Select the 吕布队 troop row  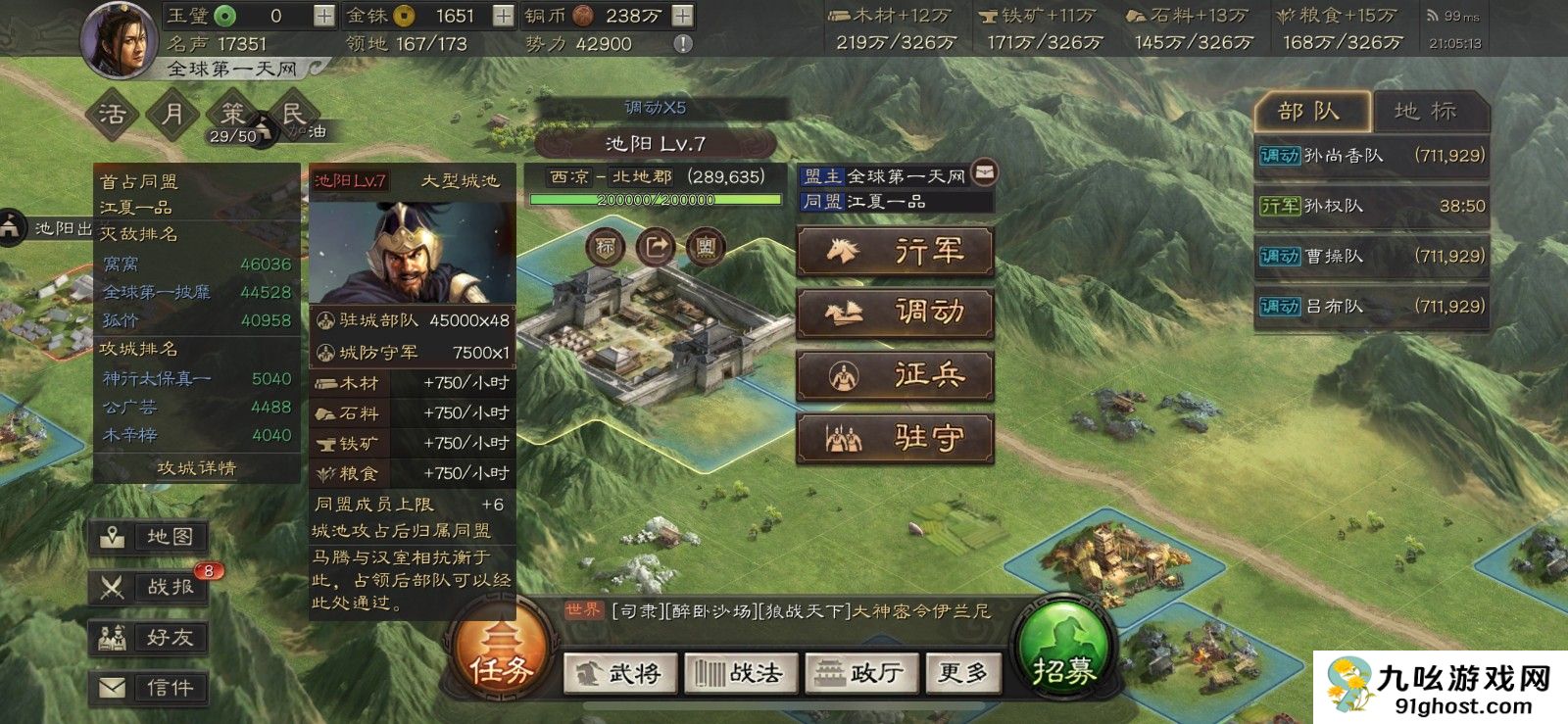(x=1371, y=307)
